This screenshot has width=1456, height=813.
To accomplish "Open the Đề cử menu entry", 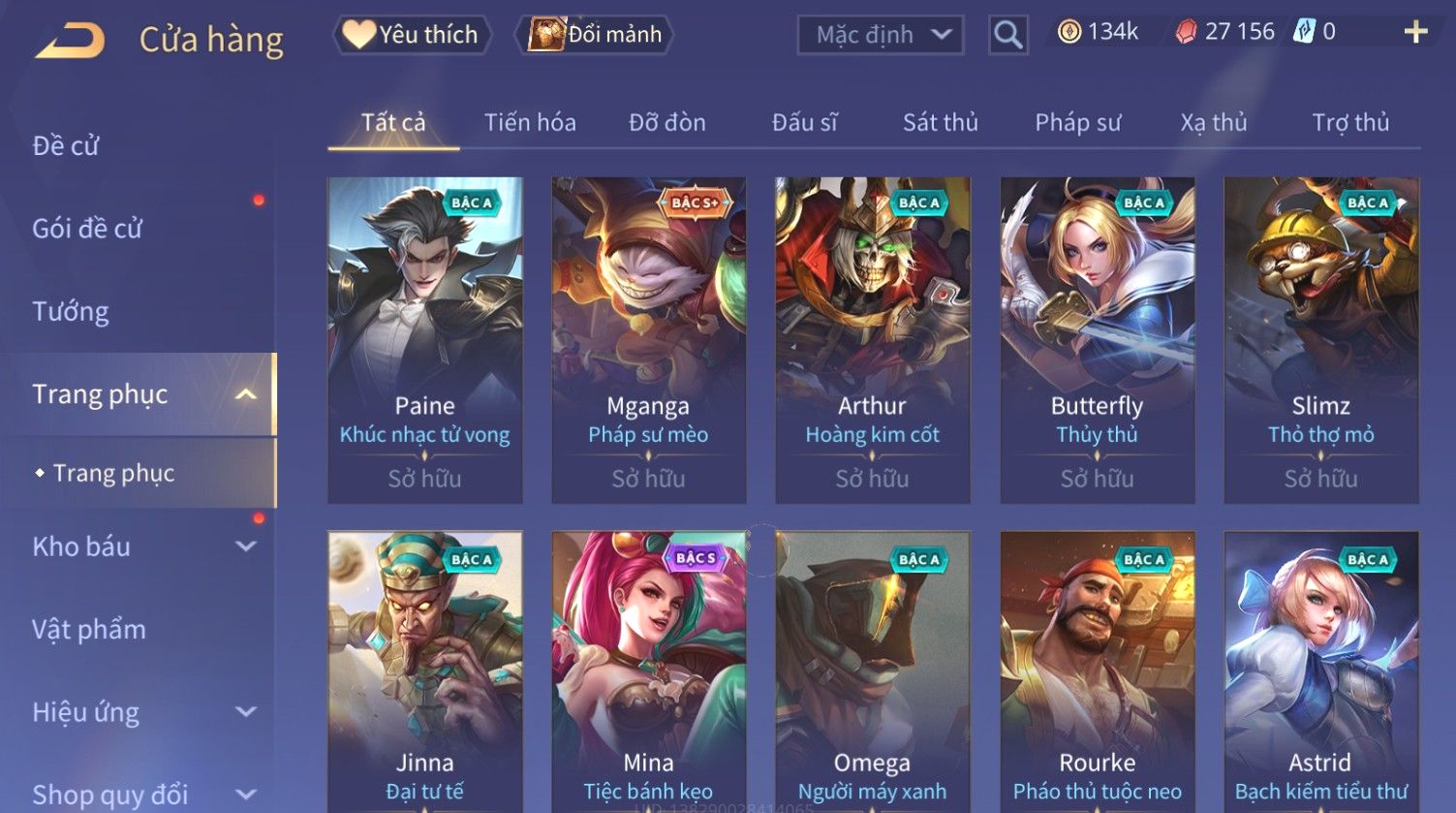I will 66,145.
